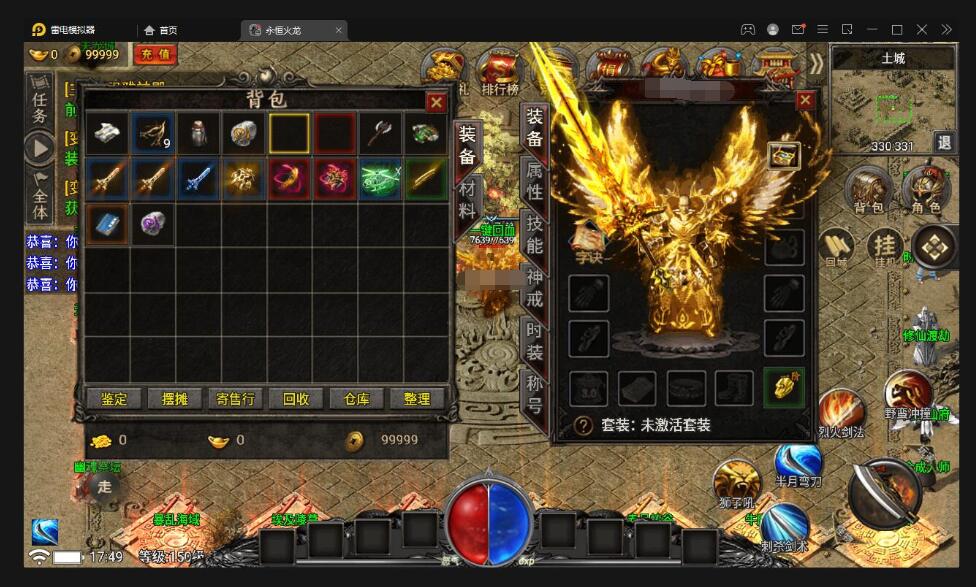The image size is (976, 587).
Task: Open the 时装 fashion tab
Action: 535,341
